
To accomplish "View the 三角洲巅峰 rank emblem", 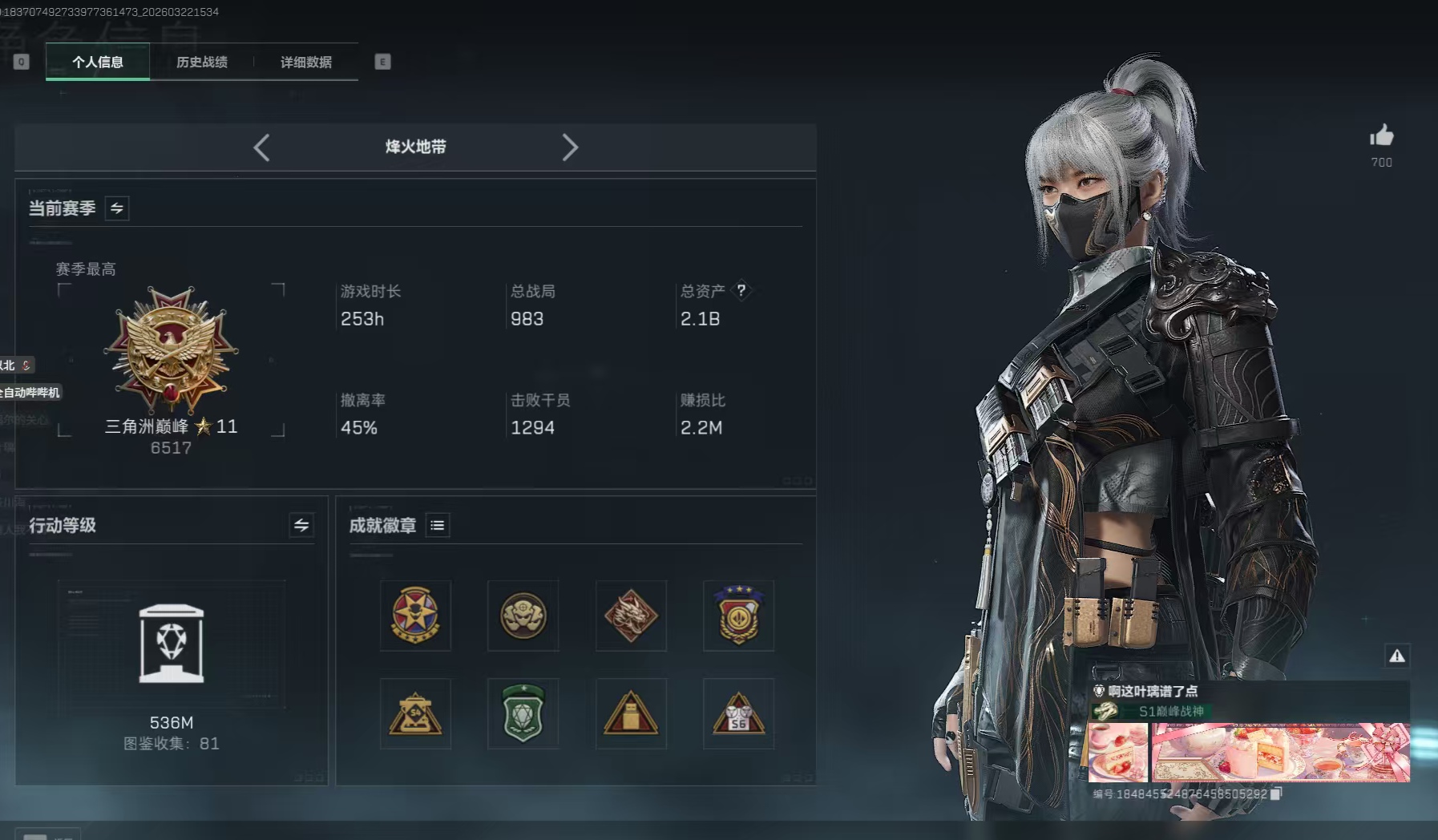I will (171, 350).
